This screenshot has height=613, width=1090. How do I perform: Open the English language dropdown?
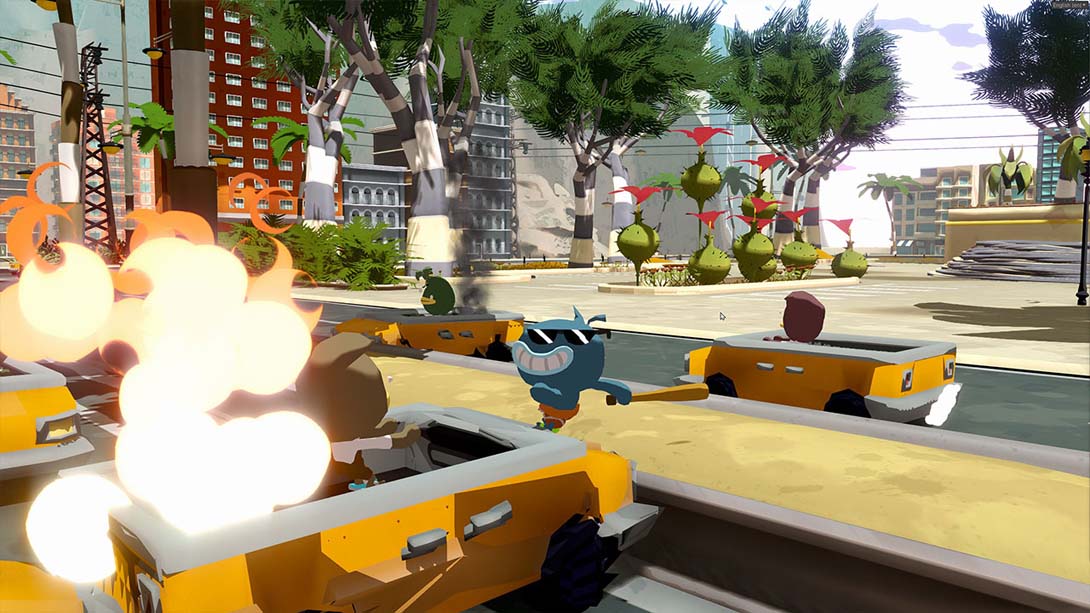tap(1068, 6)
